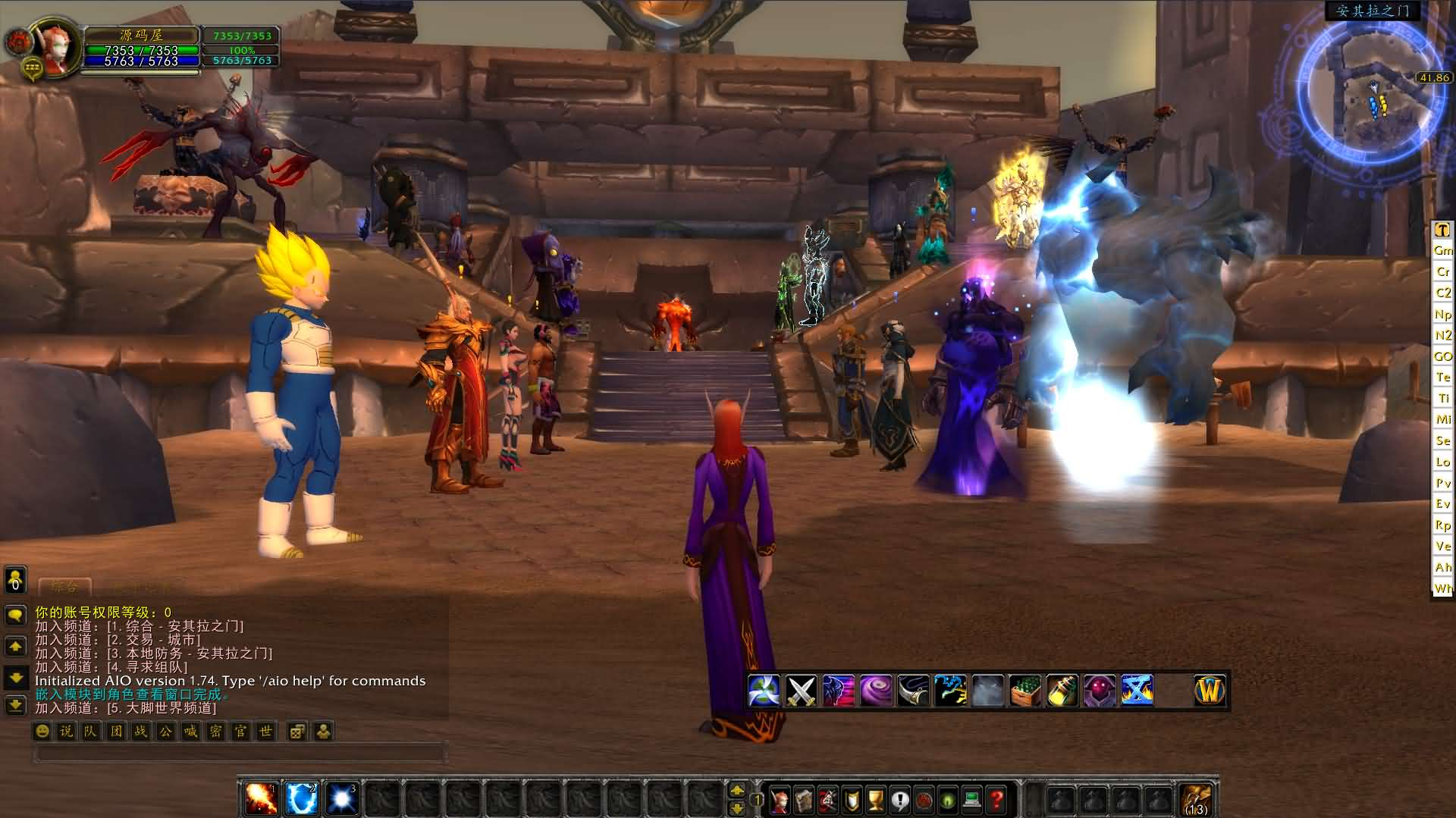
Task: Use the crossed swords ability
Action: pos(801,691)
